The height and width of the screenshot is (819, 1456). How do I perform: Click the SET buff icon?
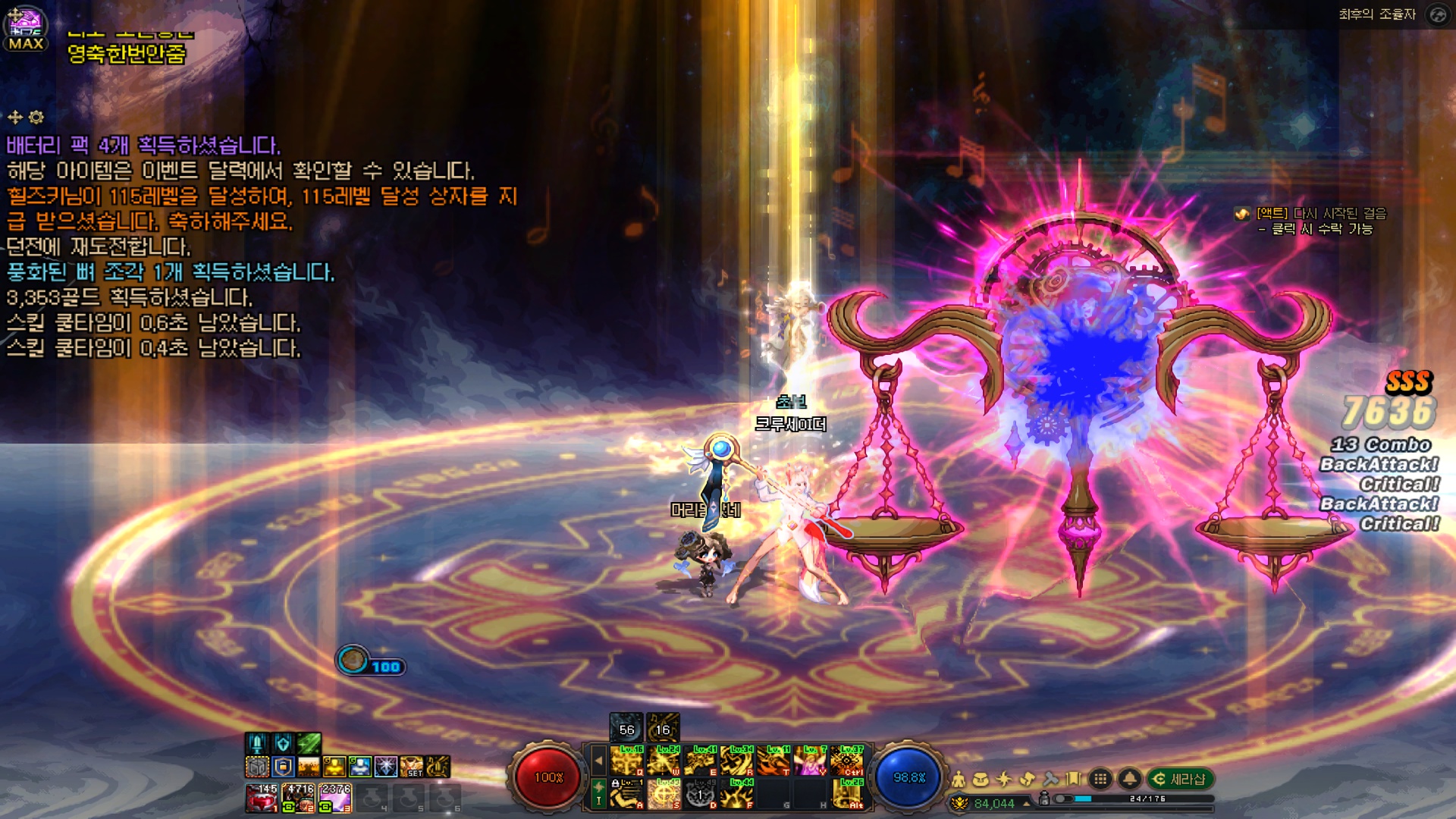[x=412, y=767]
